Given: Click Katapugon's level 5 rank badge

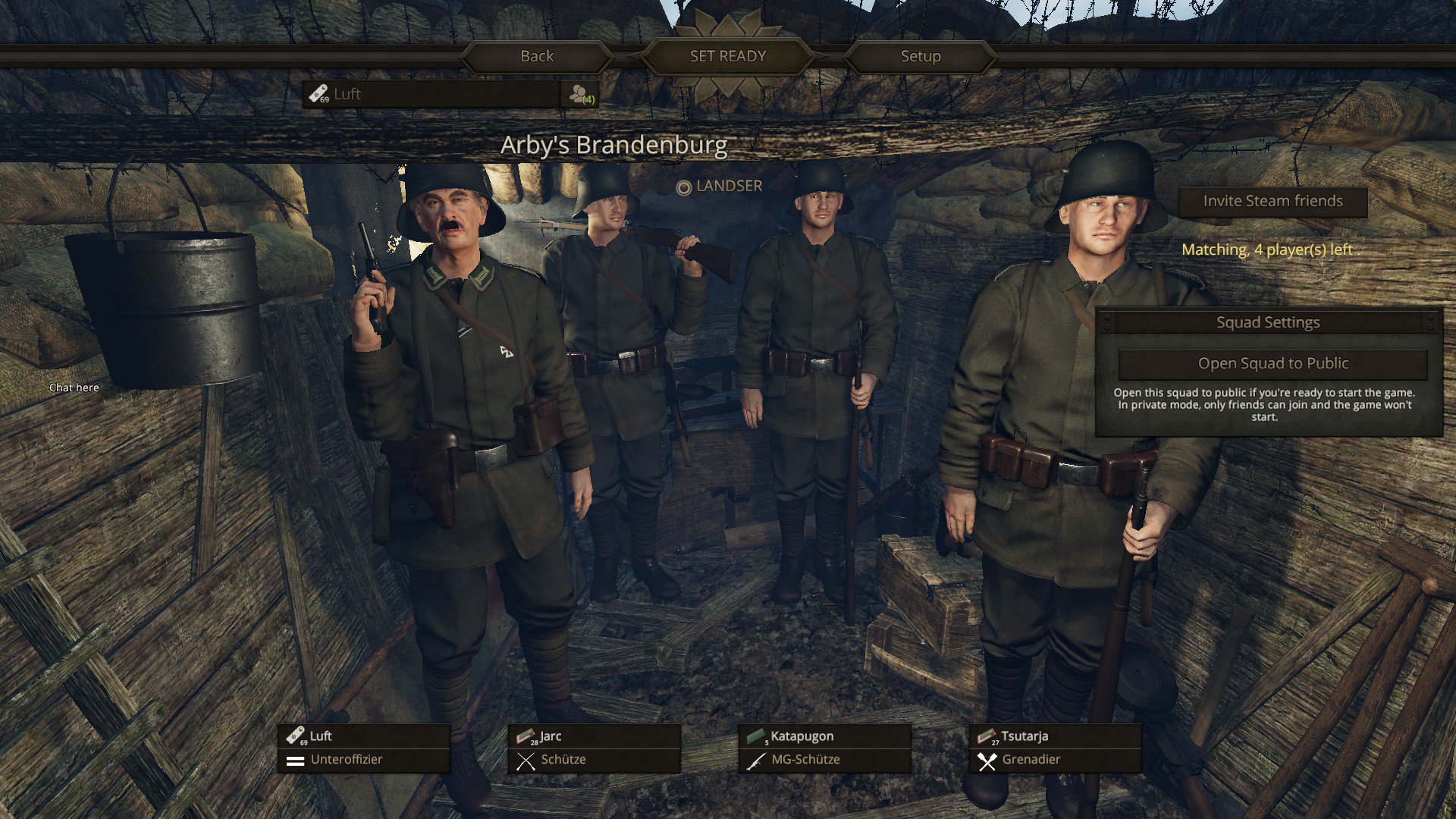Looking at the screenshot, I should click(756, 735).
